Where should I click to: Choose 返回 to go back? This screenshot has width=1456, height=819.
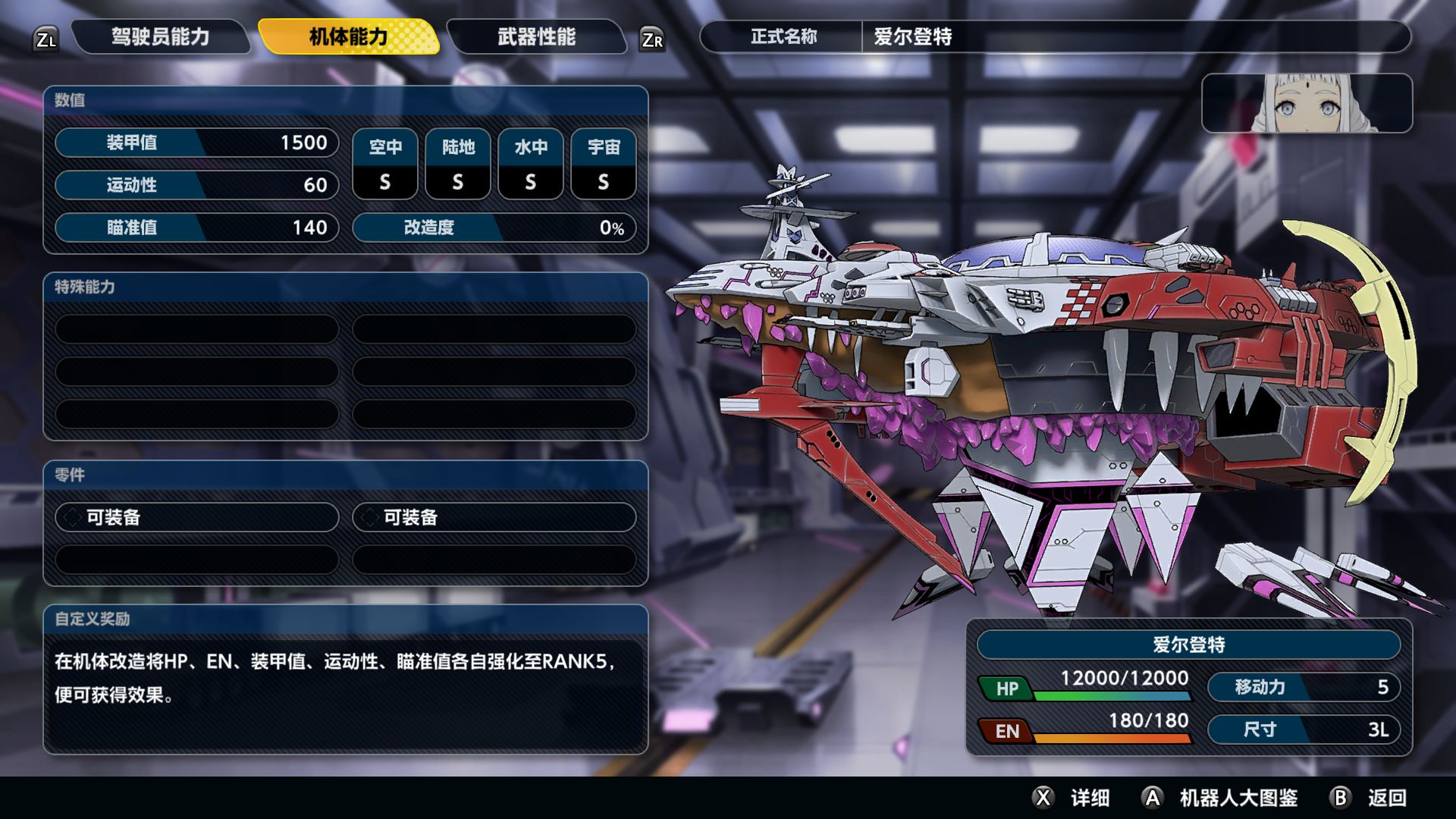tap(1370, 798)
